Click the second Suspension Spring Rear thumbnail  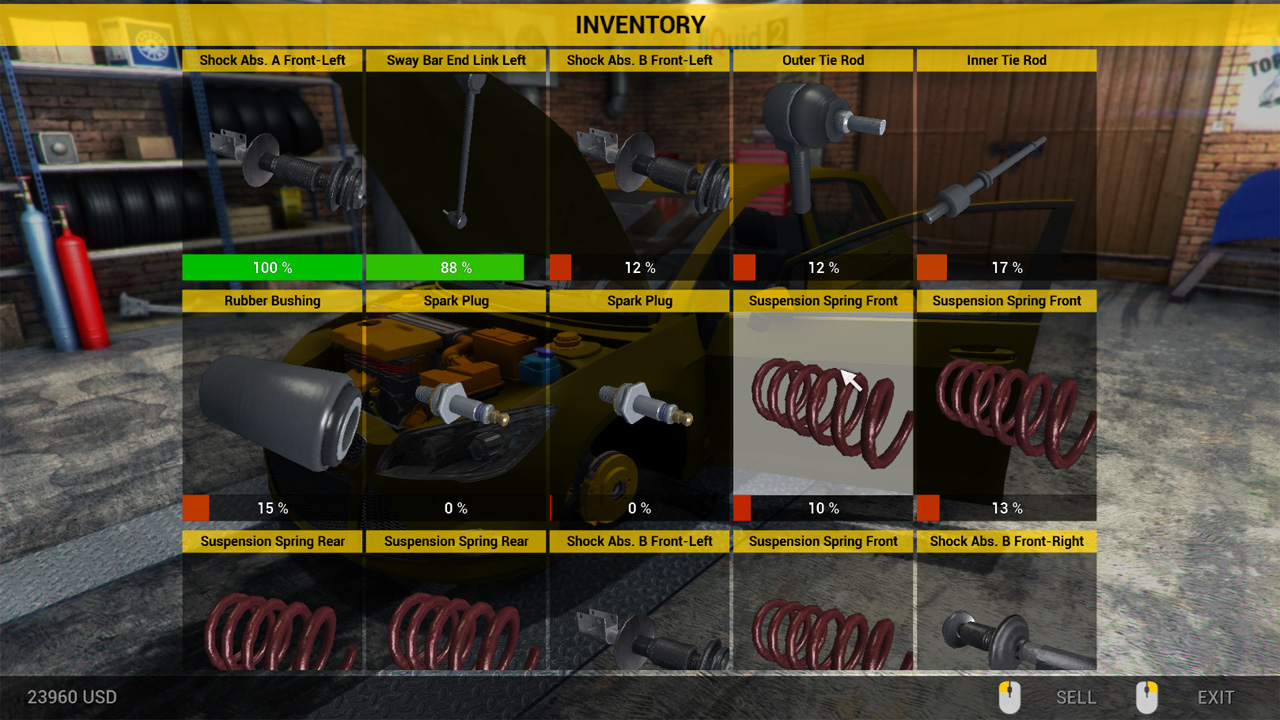click(x=456, y=620)
